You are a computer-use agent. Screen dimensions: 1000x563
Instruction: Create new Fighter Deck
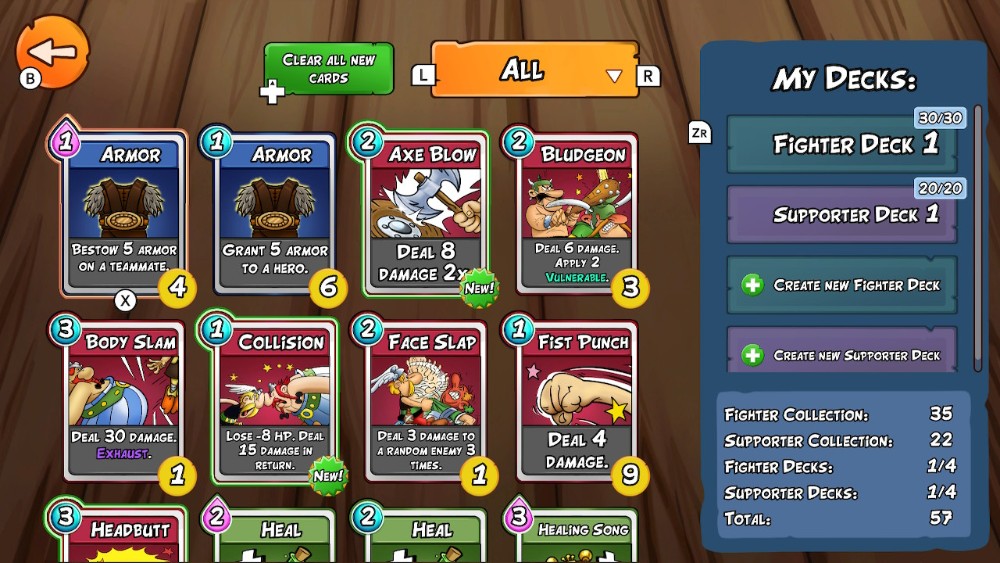coord(842,285)
